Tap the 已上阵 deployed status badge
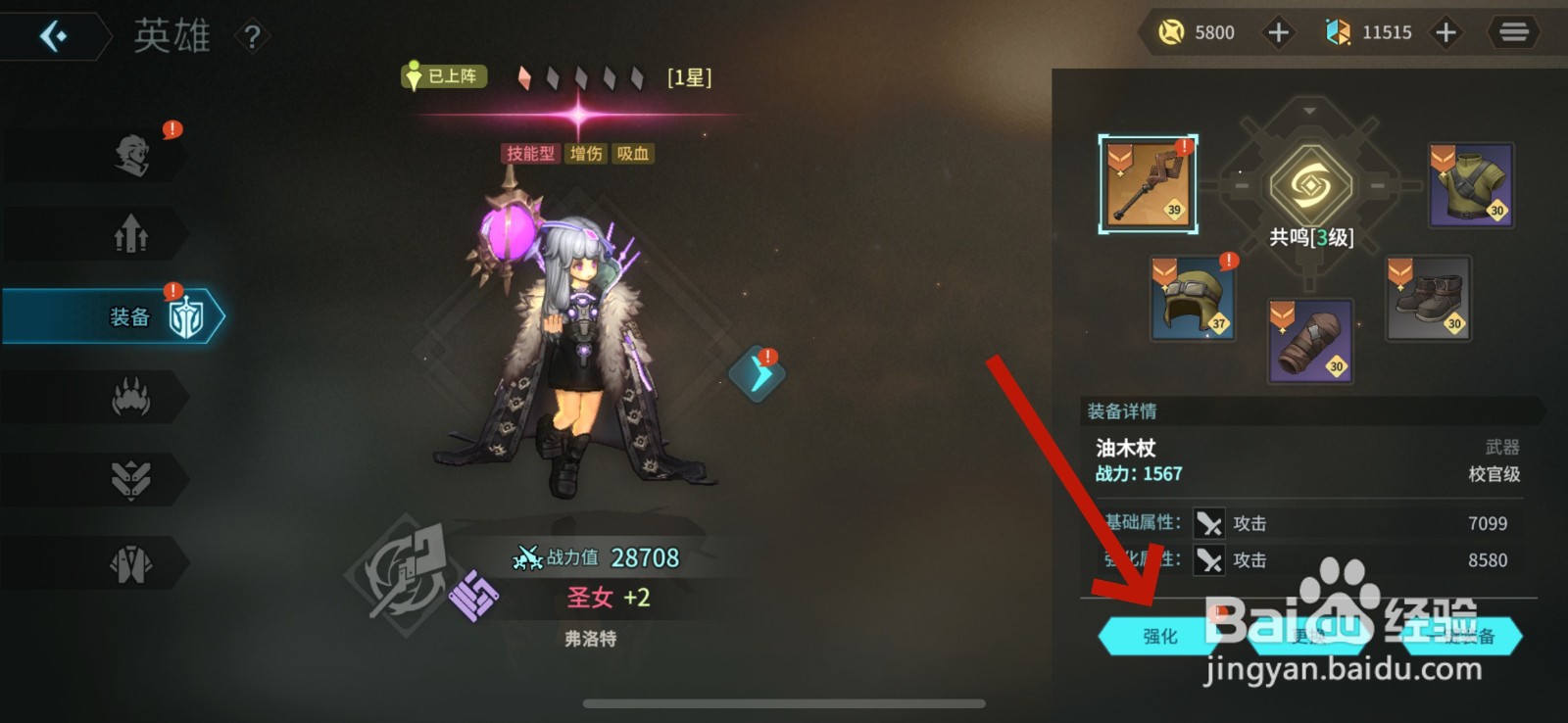 (443, 75)
